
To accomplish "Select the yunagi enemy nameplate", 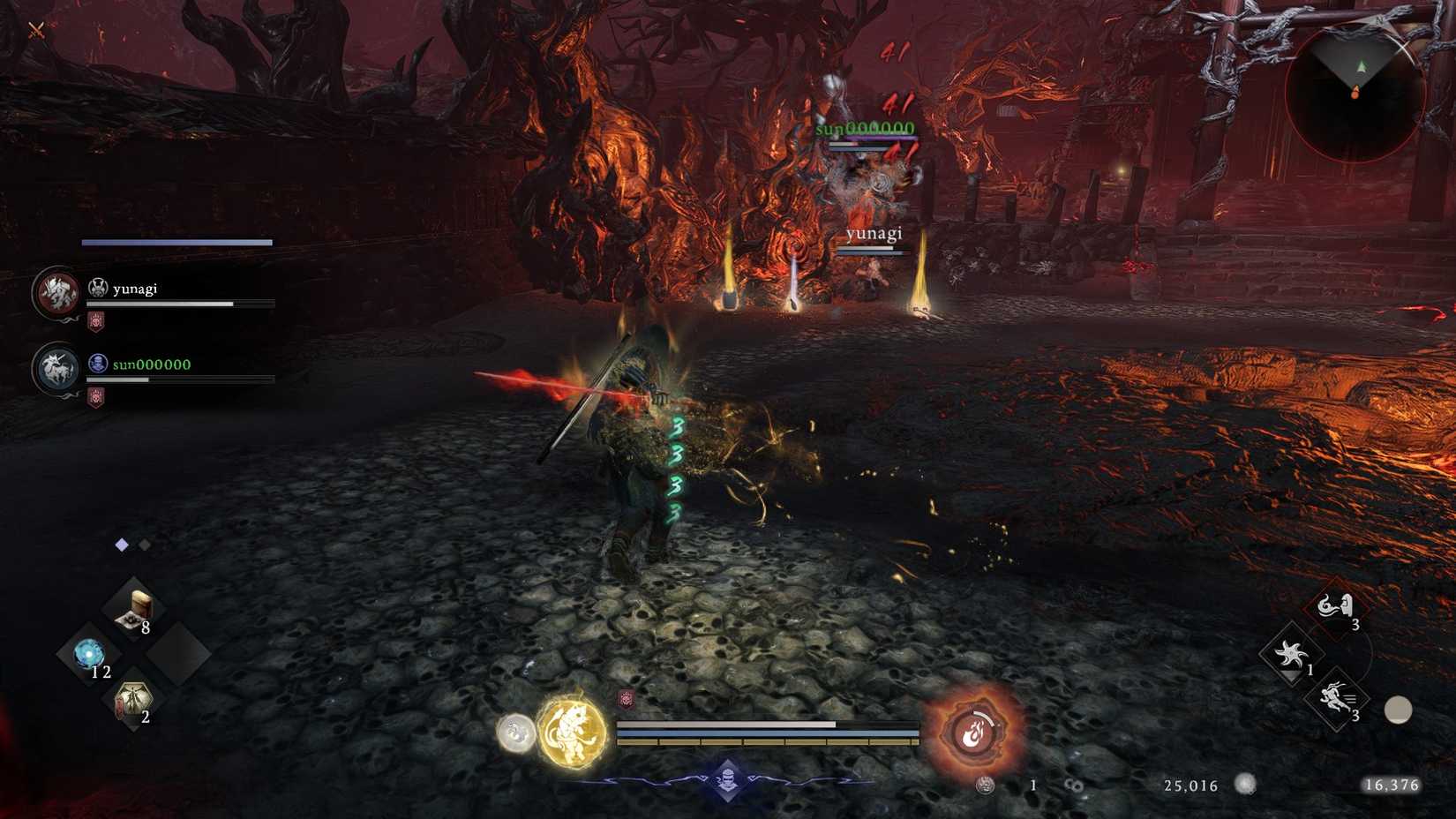I will point(874,233).
